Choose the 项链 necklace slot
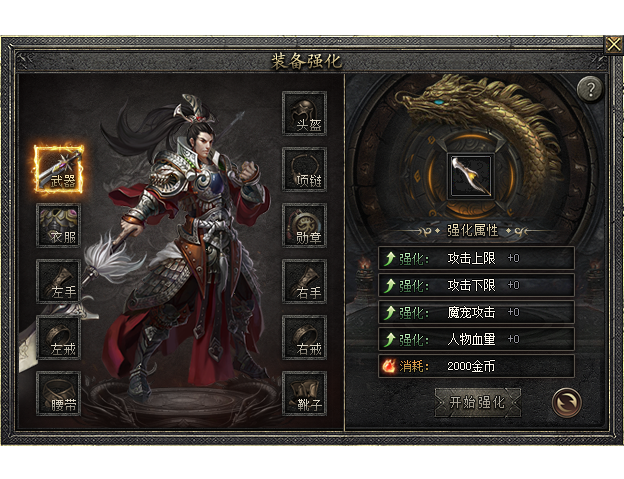Viewport: 624px width, 479px height. click(305, 170)
